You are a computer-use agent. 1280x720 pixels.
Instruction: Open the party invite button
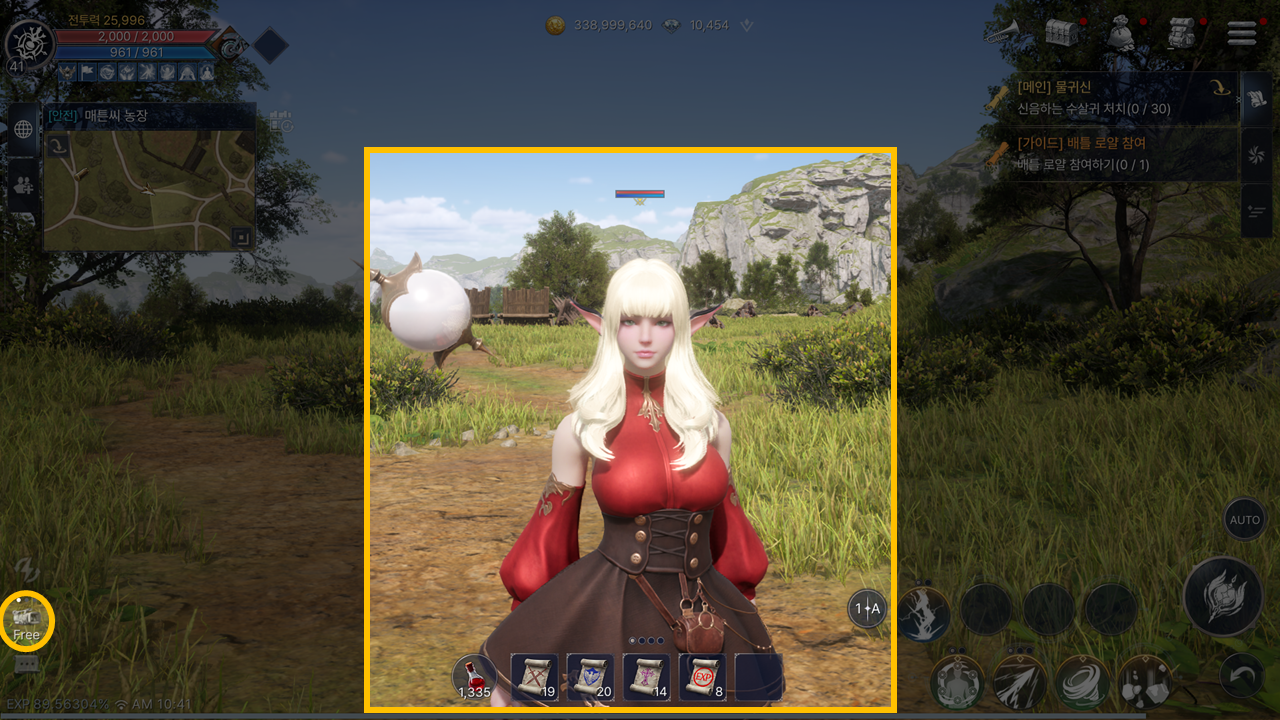[x=23, y=185]
